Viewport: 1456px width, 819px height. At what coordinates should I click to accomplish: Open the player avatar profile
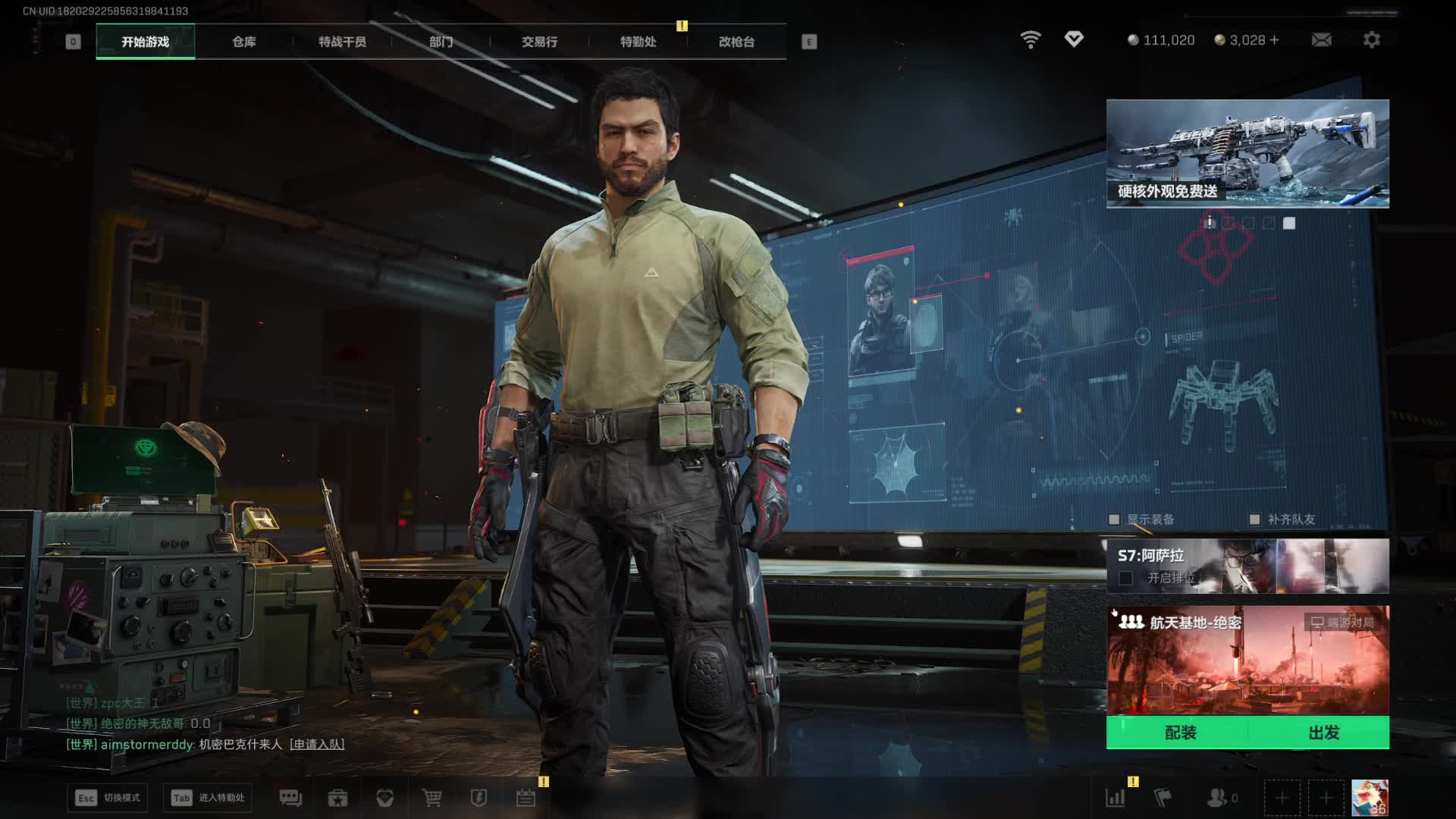click(1370, 798)
